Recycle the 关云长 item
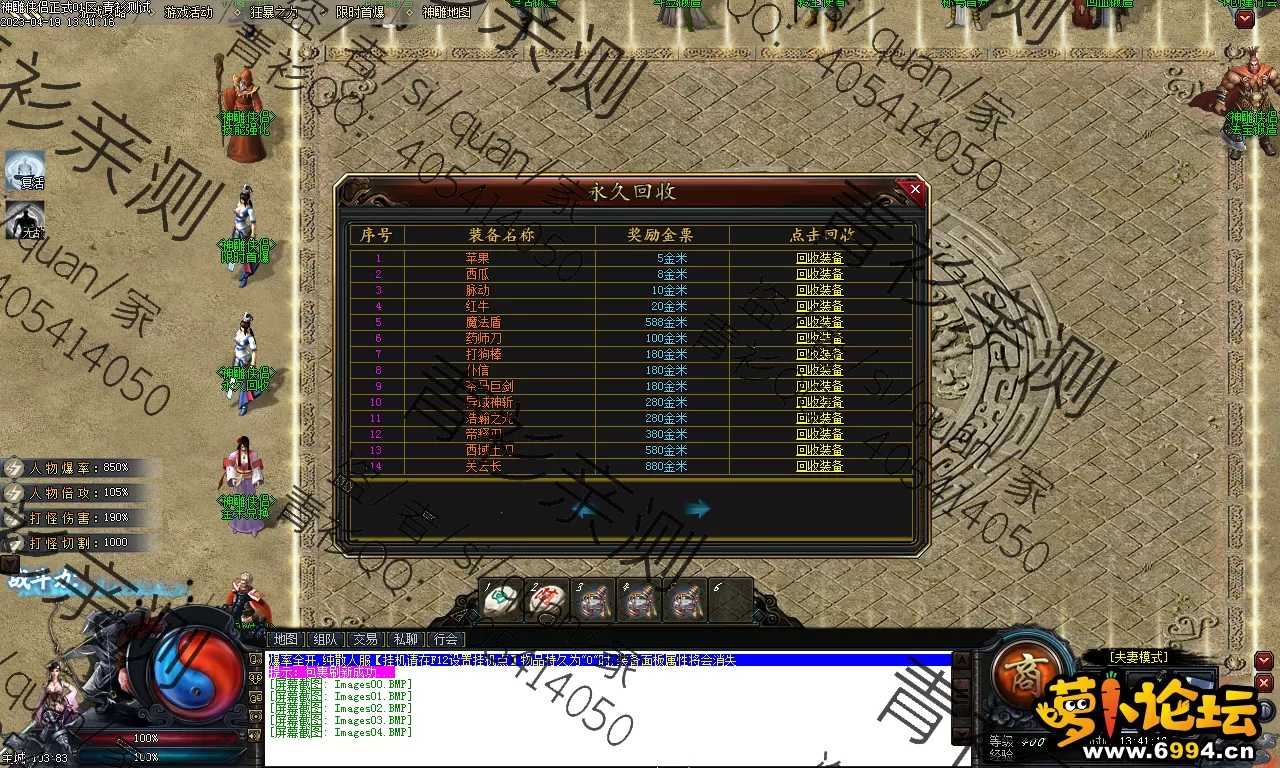 click(x=819, y=466)
